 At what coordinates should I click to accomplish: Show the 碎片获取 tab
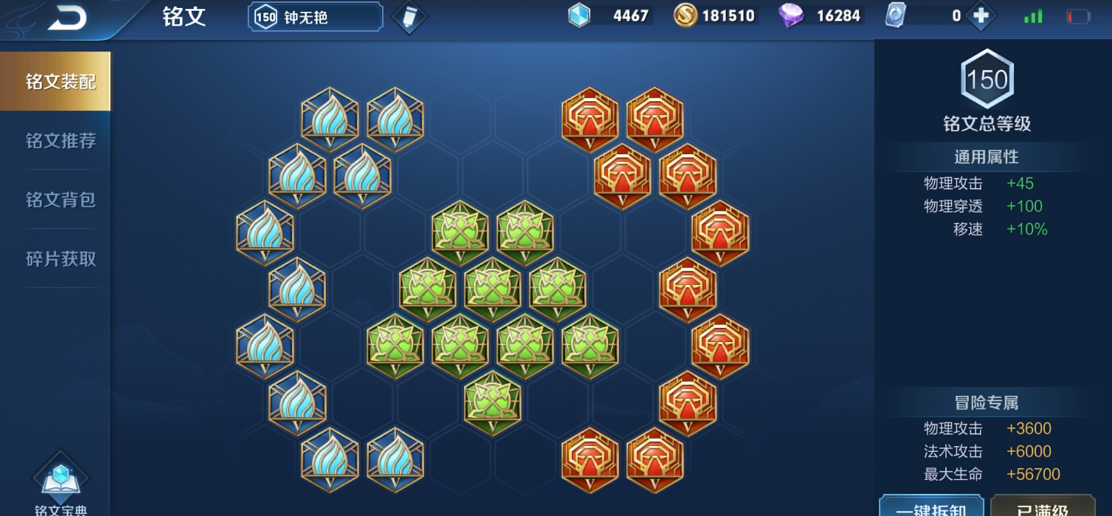(60, 259)
